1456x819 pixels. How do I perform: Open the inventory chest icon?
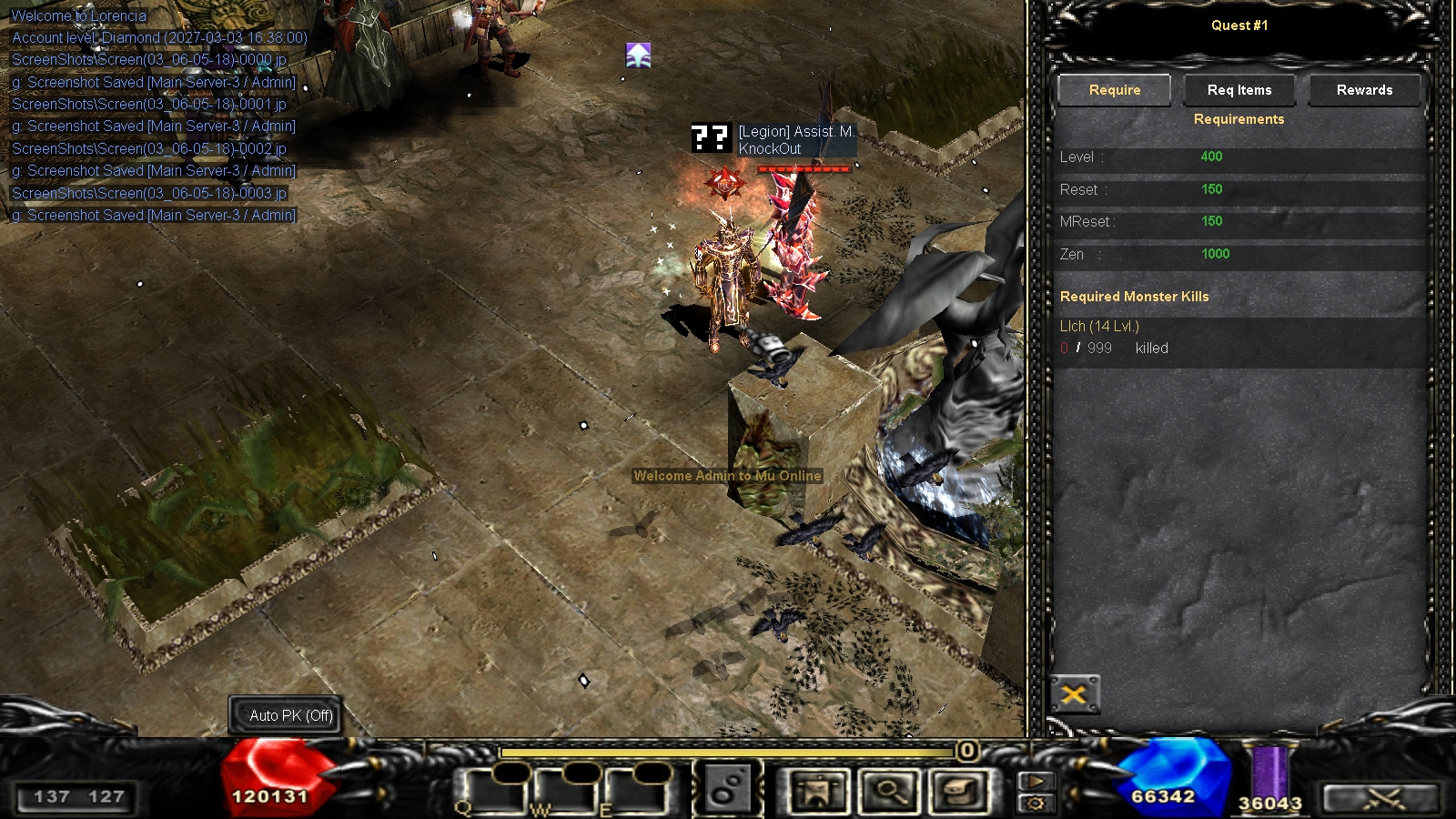(x=960, y=791)
